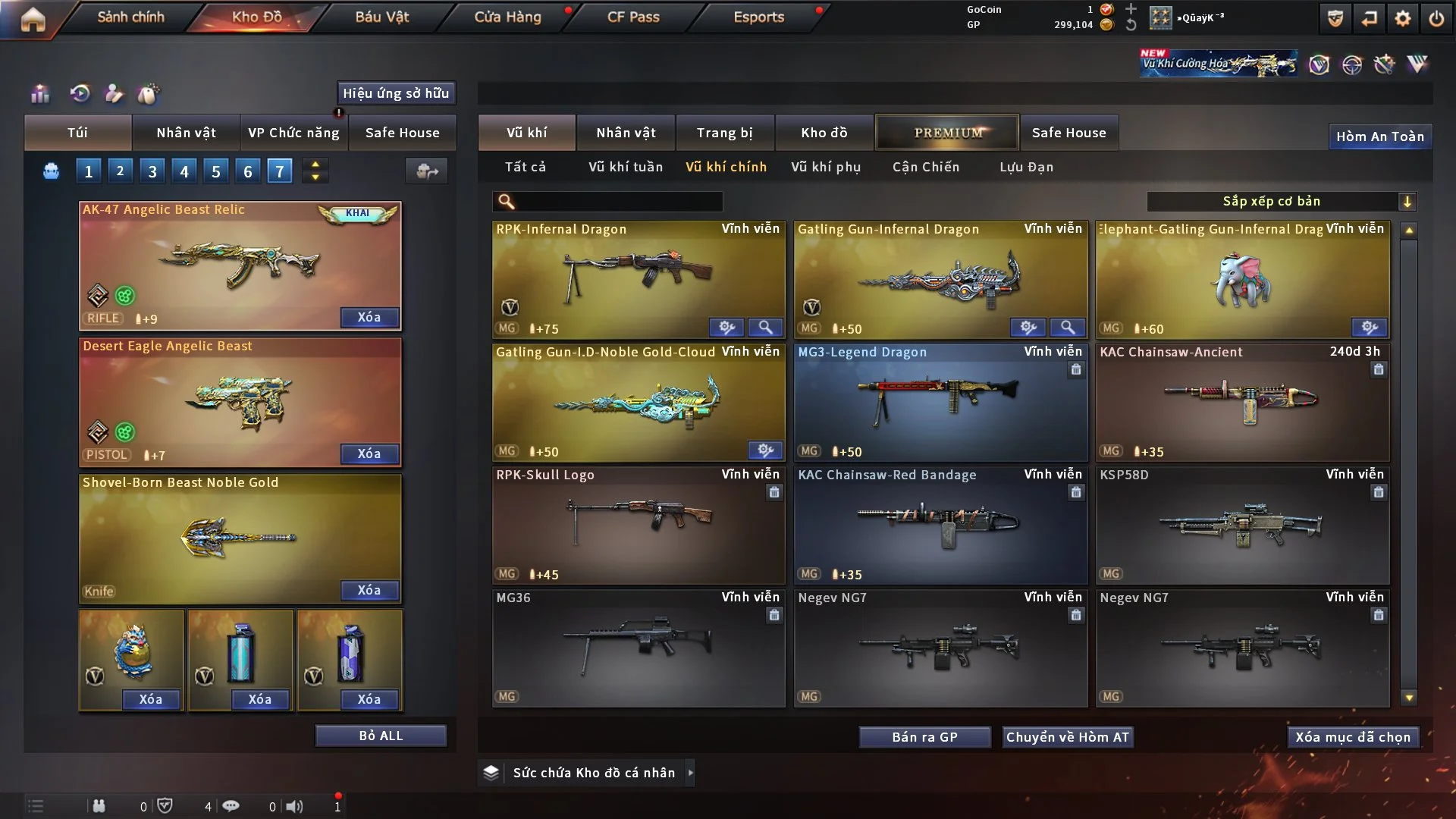This screenshot has height=819, width=1456.
Task: Open the Sắp xếp cơ bản sort dropdown
Action: coord(1280,202)
